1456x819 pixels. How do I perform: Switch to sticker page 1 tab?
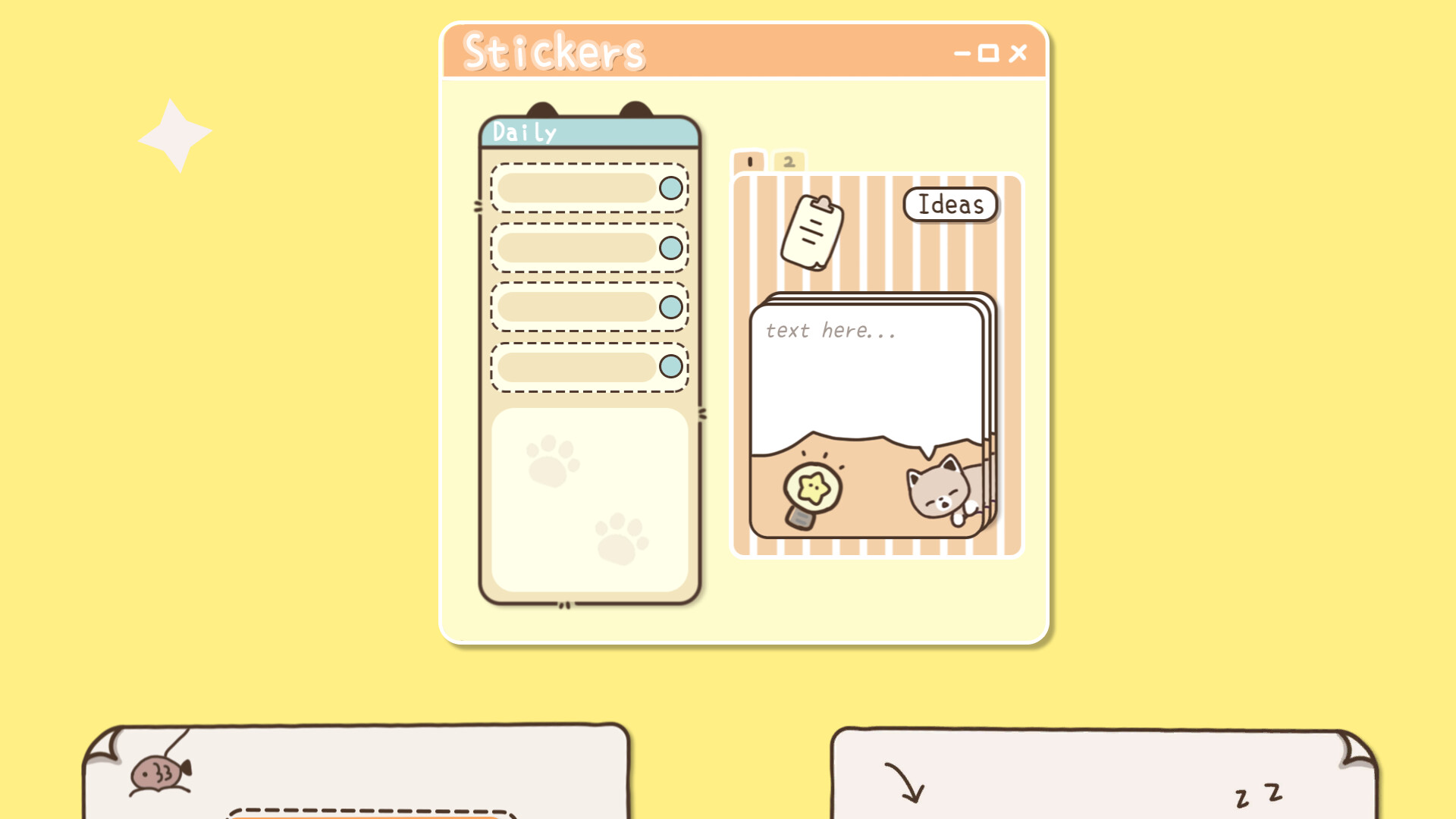tap(748, 161)
